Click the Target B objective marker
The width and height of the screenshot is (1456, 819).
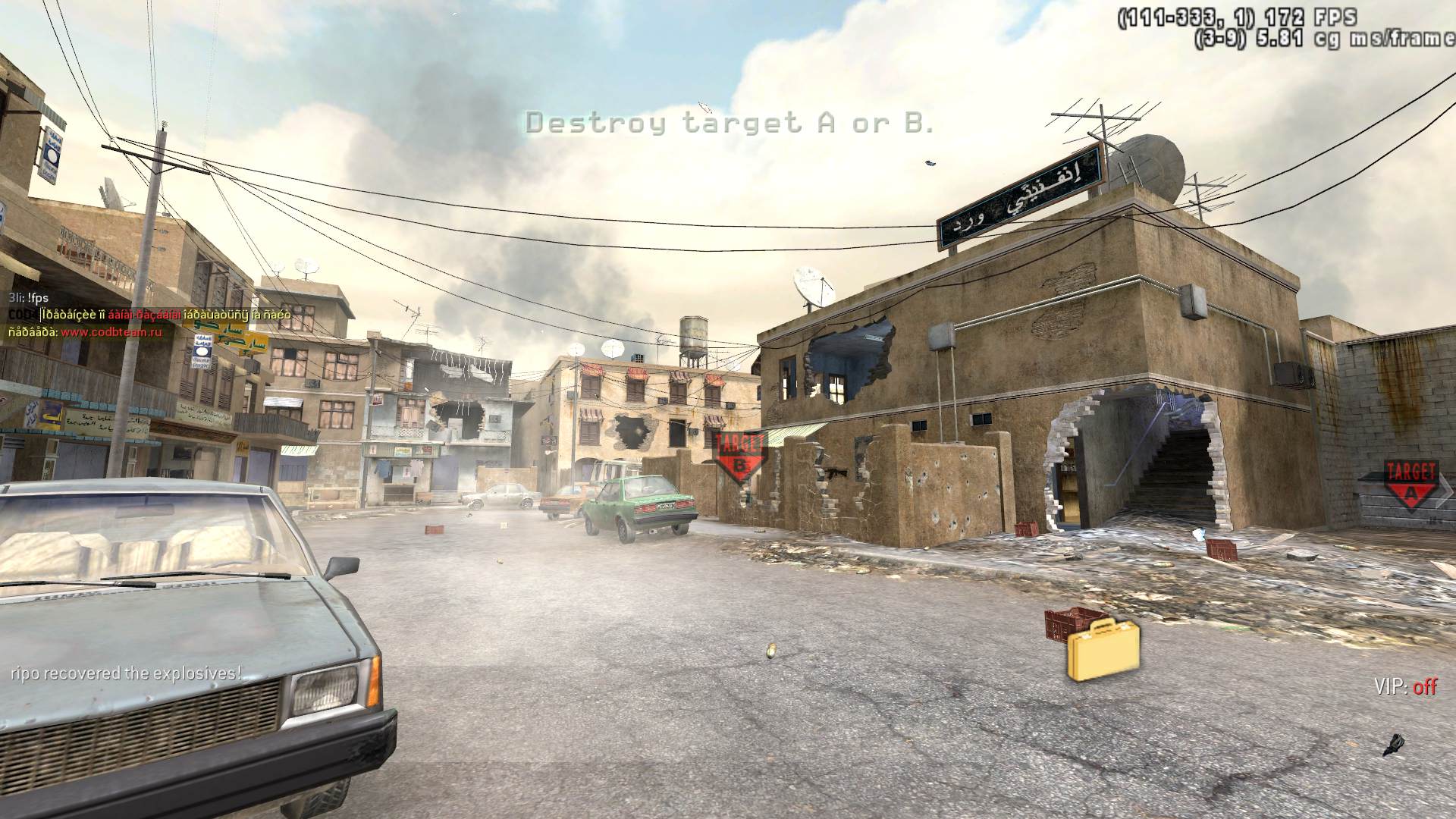click(740, 457)
